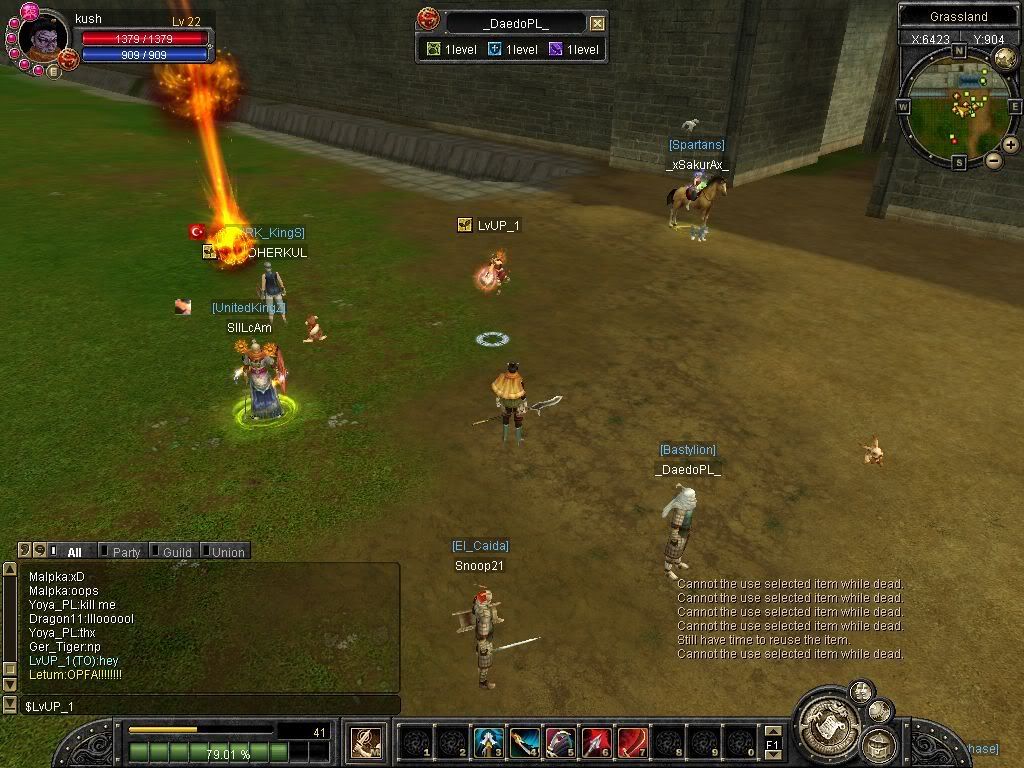Viewport: 1024px width, 768px height.
Task: Close the _DaedoPL_ target window
Action: [x=597, y=23]
